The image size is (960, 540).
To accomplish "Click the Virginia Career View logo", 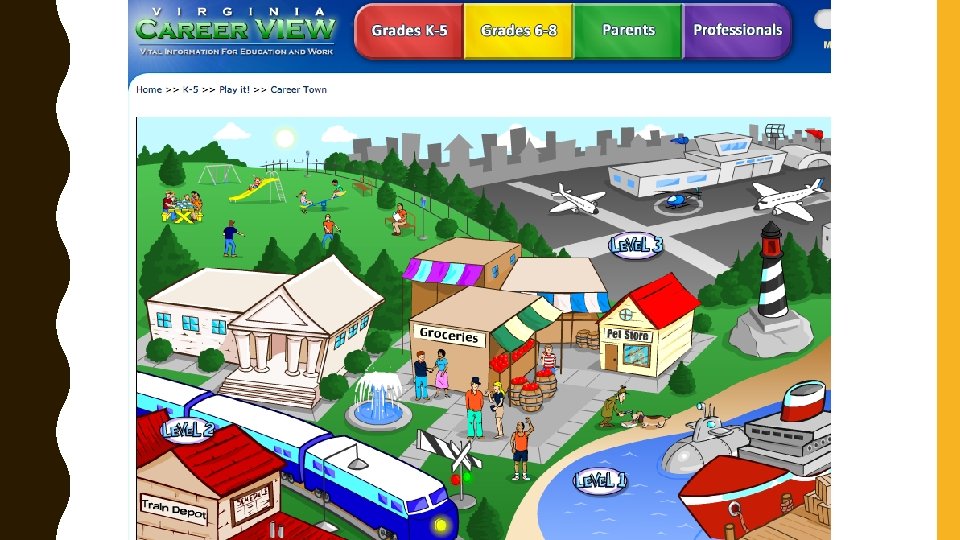I will (236, 31).
